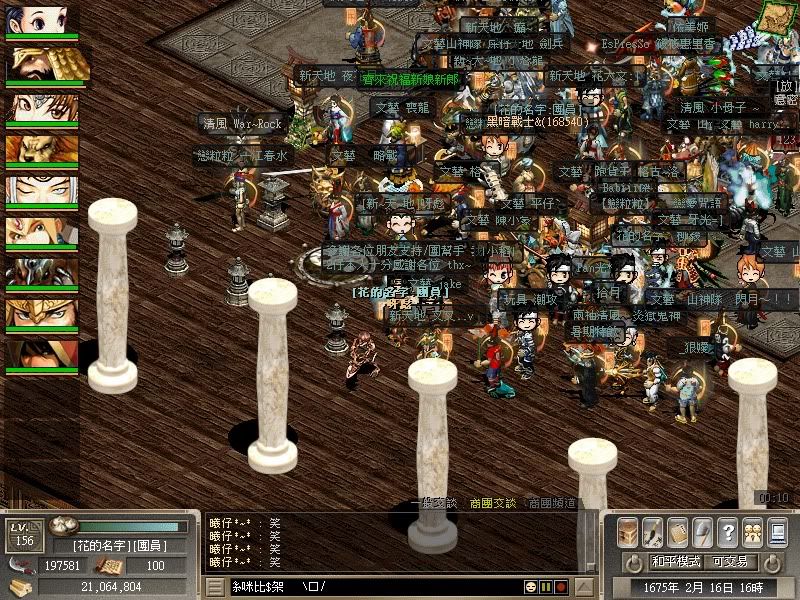Switch to the 商團交談 chat tab
This screenshot has height=600, width=800.
492,503
